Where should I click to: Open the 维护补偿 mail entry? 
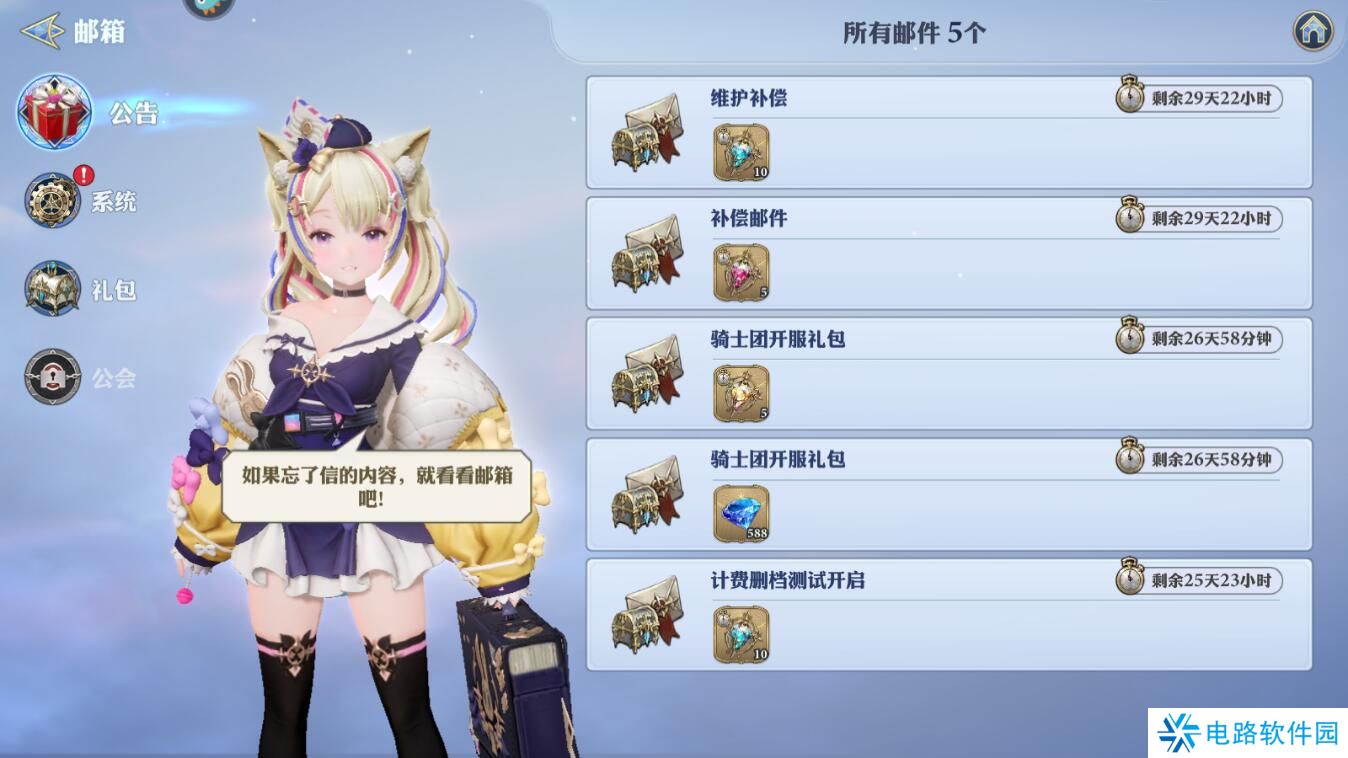pos(948,133)
